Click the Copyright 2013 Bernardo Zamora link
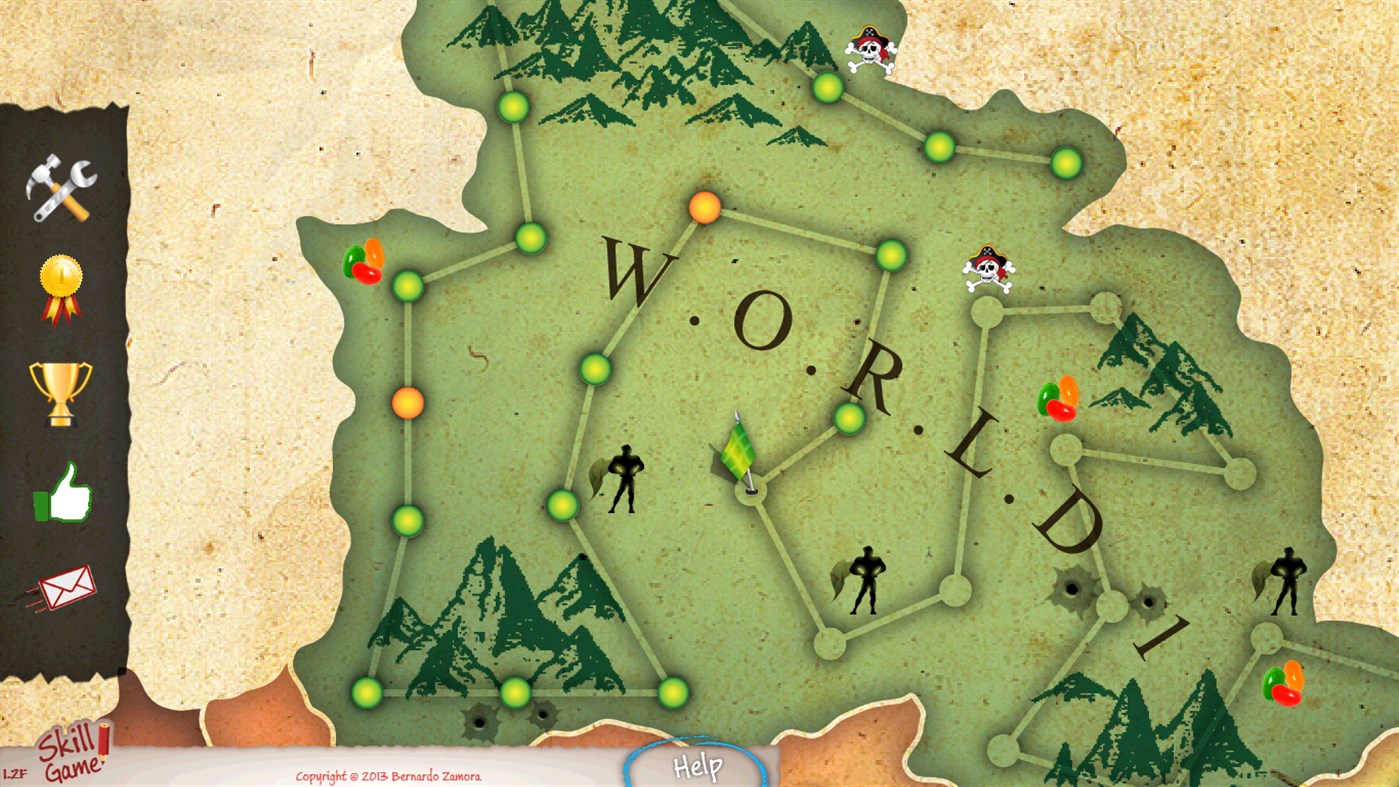The height and width of the screenshot is (787, 1399). pyautogui.click(x=388, y=775)
